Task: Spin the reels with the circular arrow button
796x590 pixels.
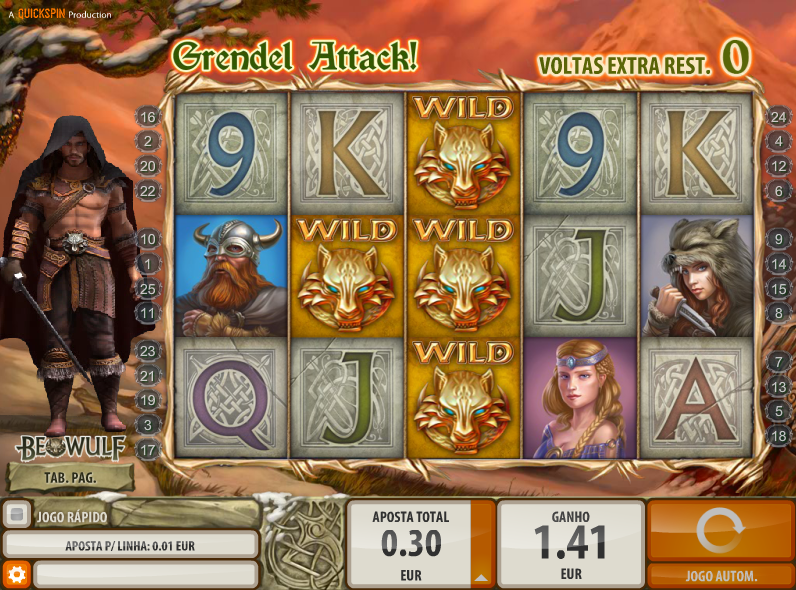Action: coord(720,531)
